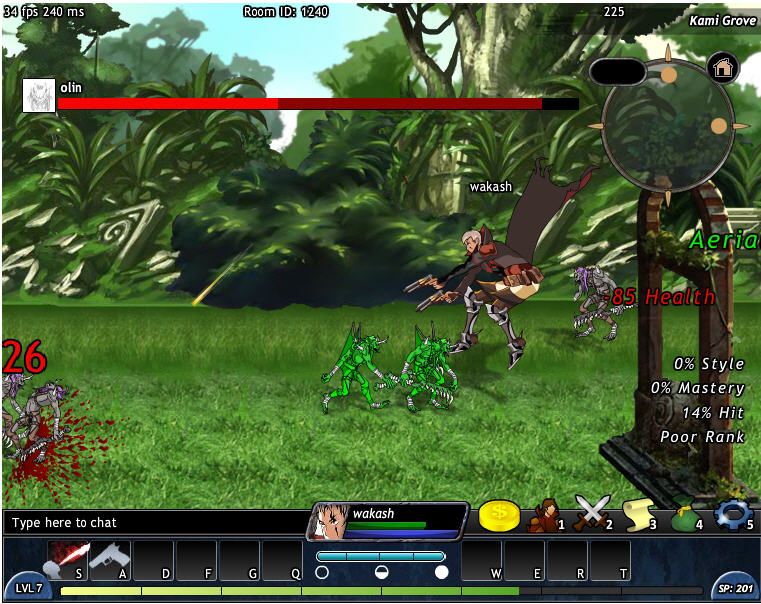Open the gold coin shop

tap(499, 516)
